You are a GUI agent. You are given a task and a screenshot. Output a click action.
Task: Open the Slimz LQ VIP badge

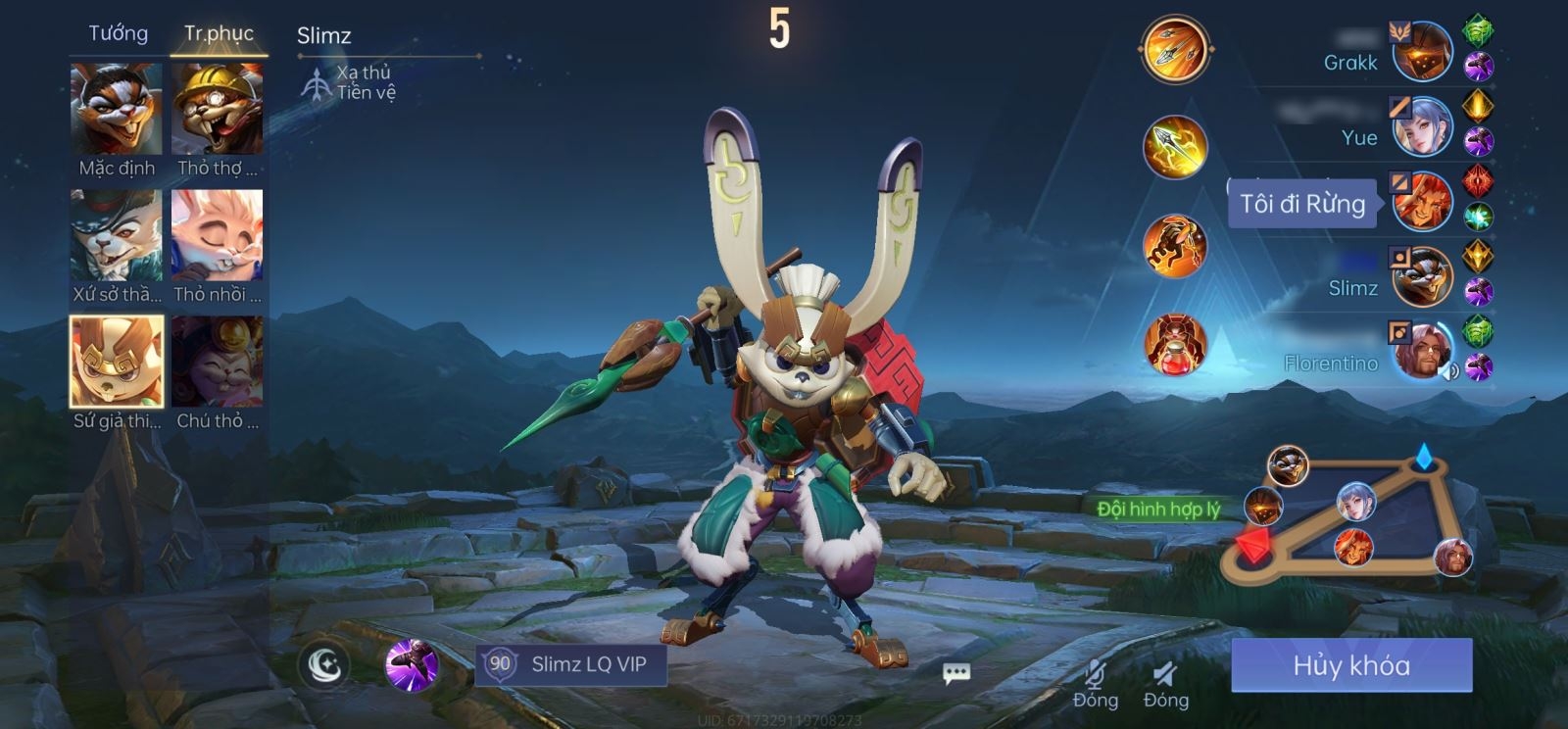pos(571,664)
